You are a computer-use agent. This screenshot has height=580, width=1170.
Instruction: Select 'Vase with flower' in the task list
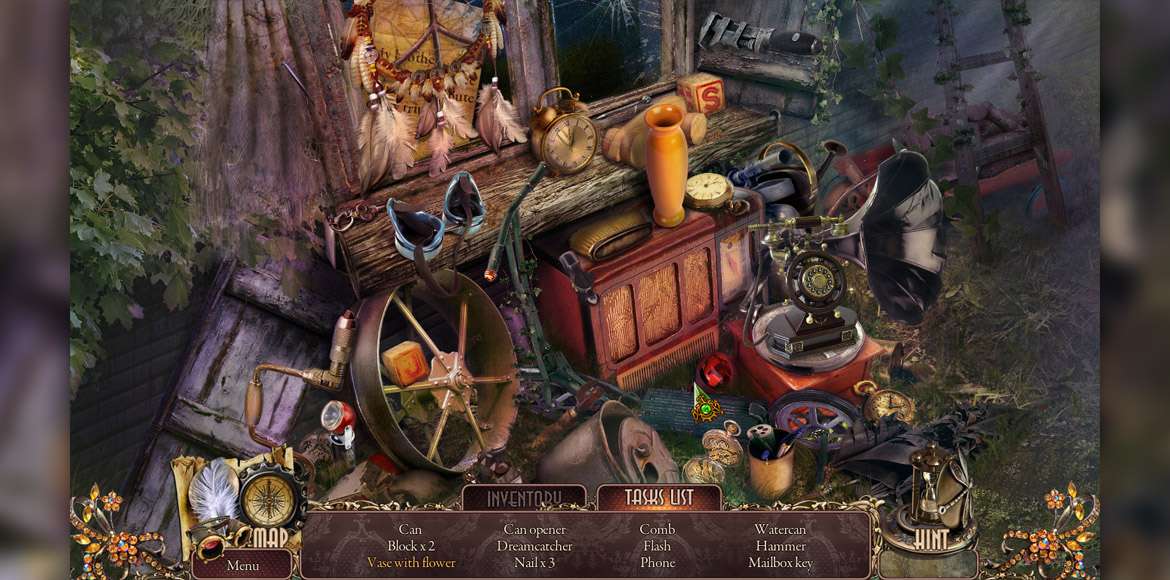411,563
